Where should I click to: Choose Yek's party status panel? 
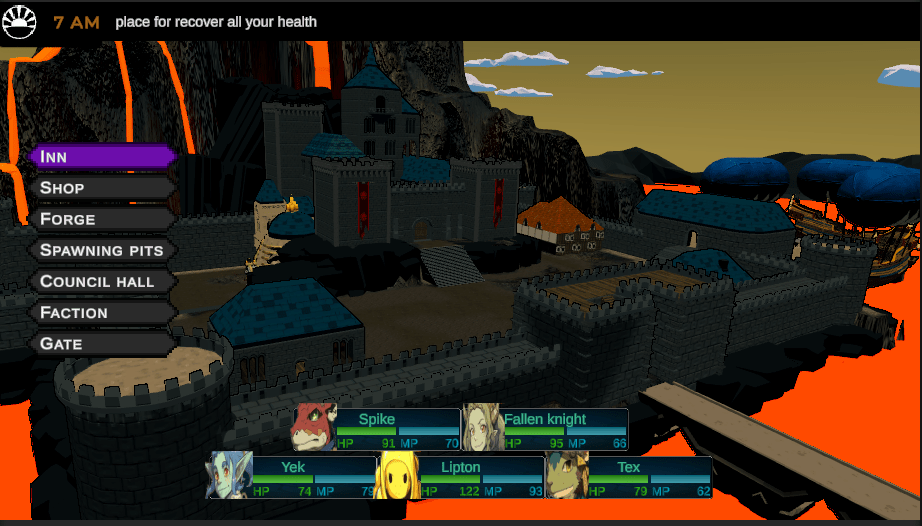[x=293, y=476]
